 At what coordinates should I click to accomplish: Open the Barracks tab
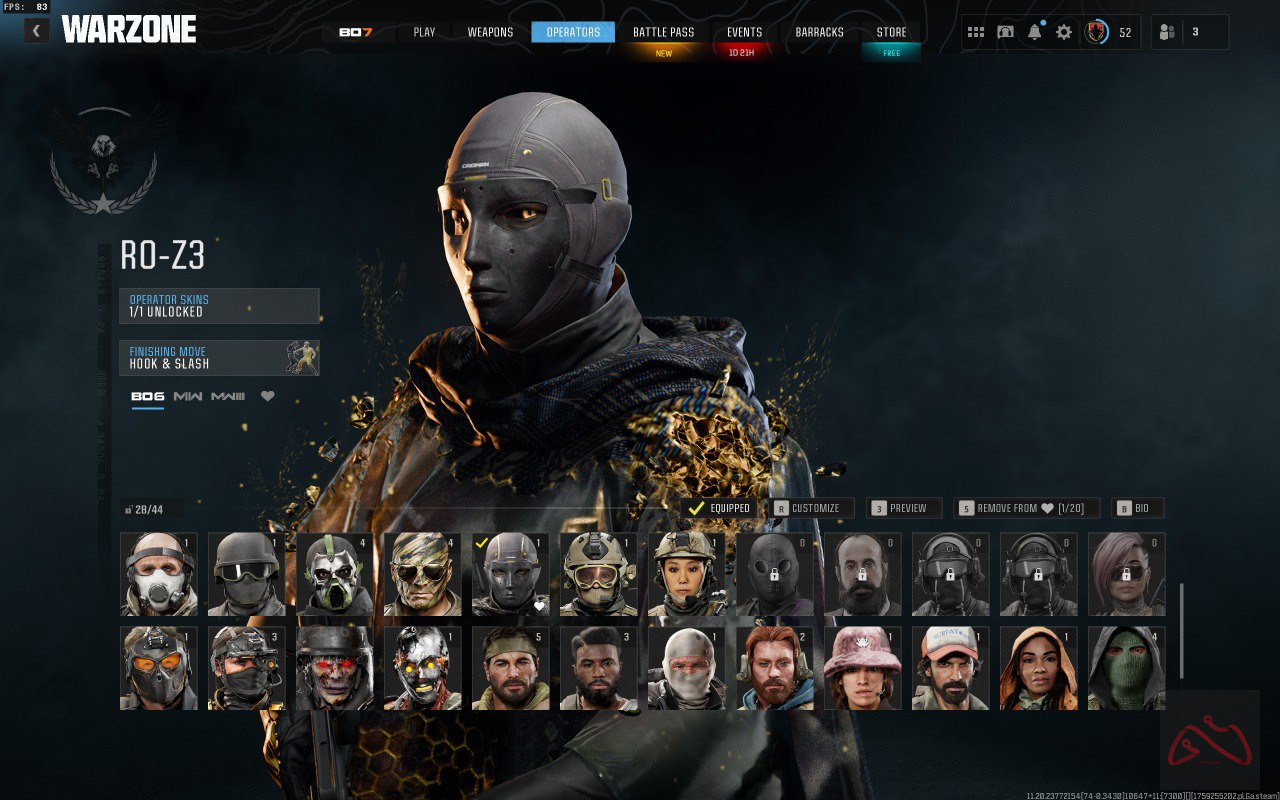(819, 32)
